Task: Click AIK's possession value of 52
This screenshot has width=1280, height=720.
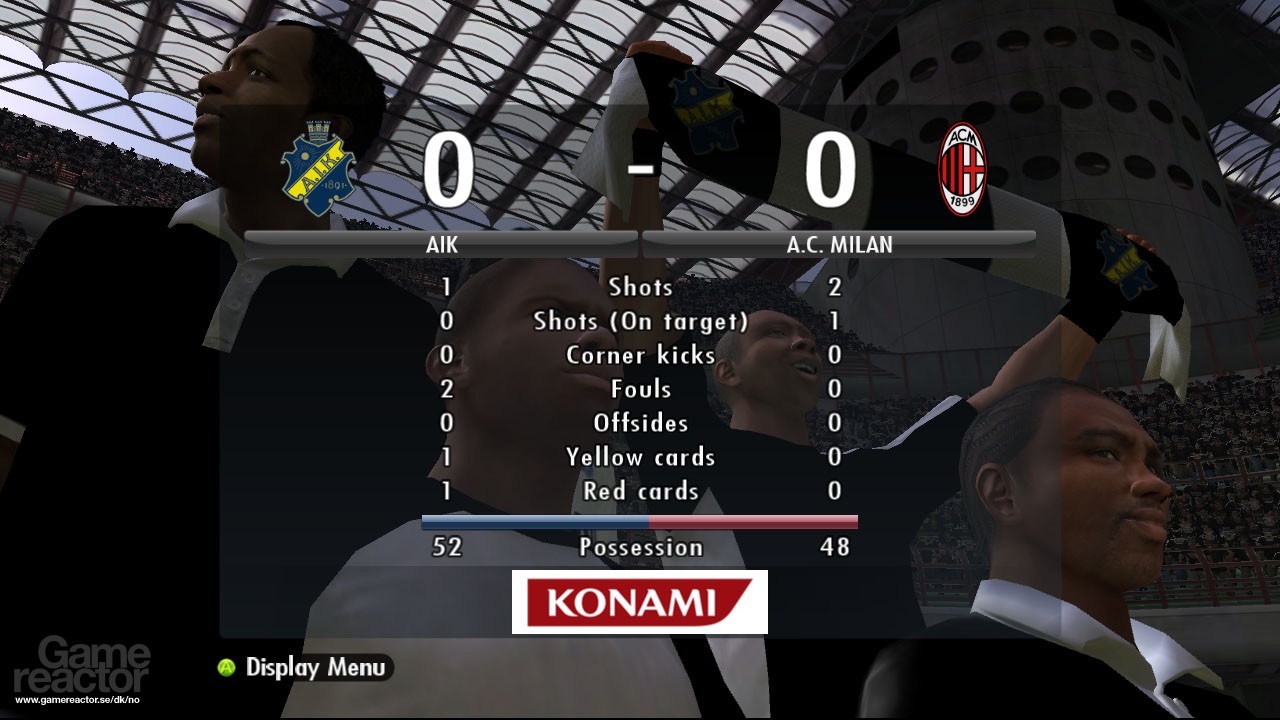Action: coord(446,547)
